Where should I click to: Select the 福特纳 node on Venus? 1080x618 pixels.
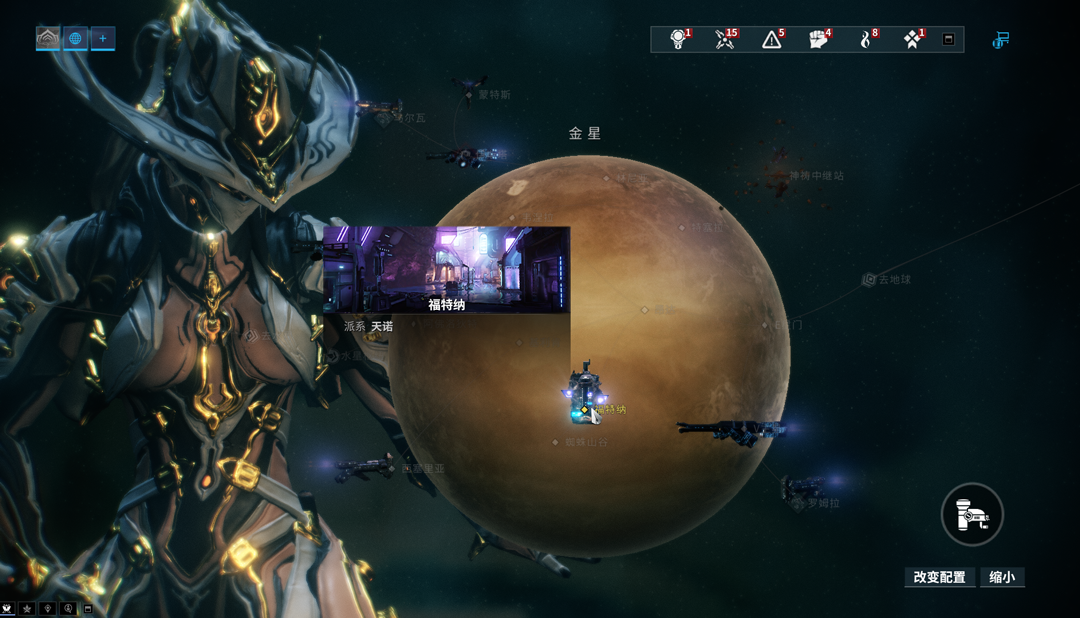585,409
